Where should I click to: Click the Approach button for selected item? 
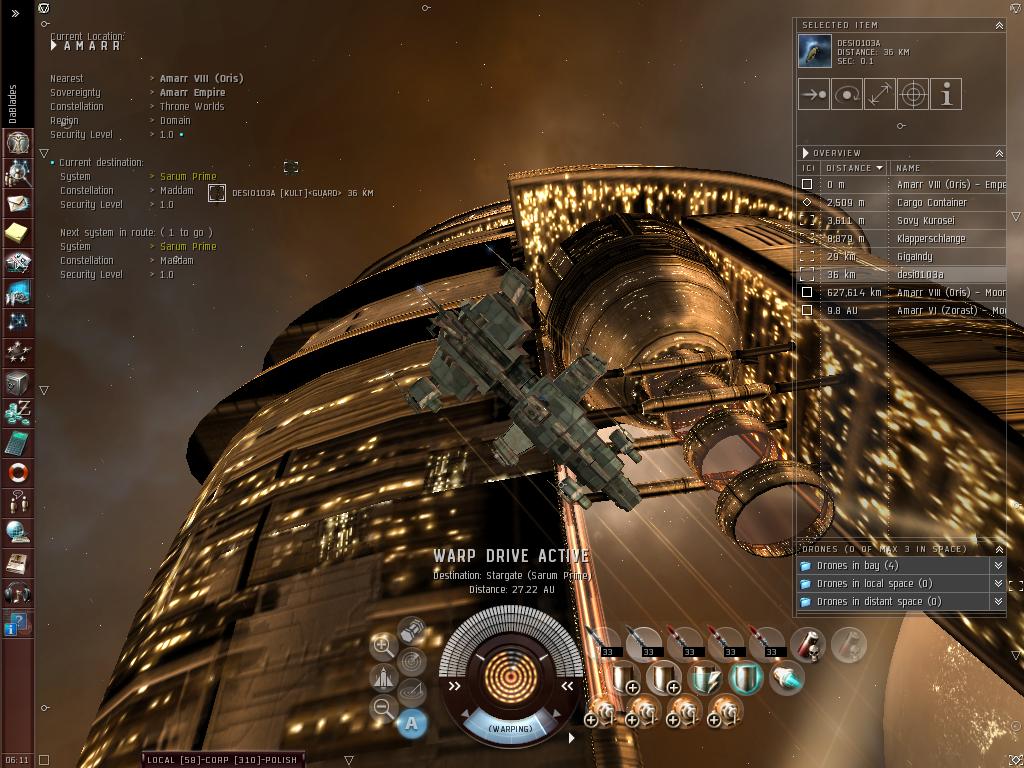pyautogui.click(x=814, y=94)
